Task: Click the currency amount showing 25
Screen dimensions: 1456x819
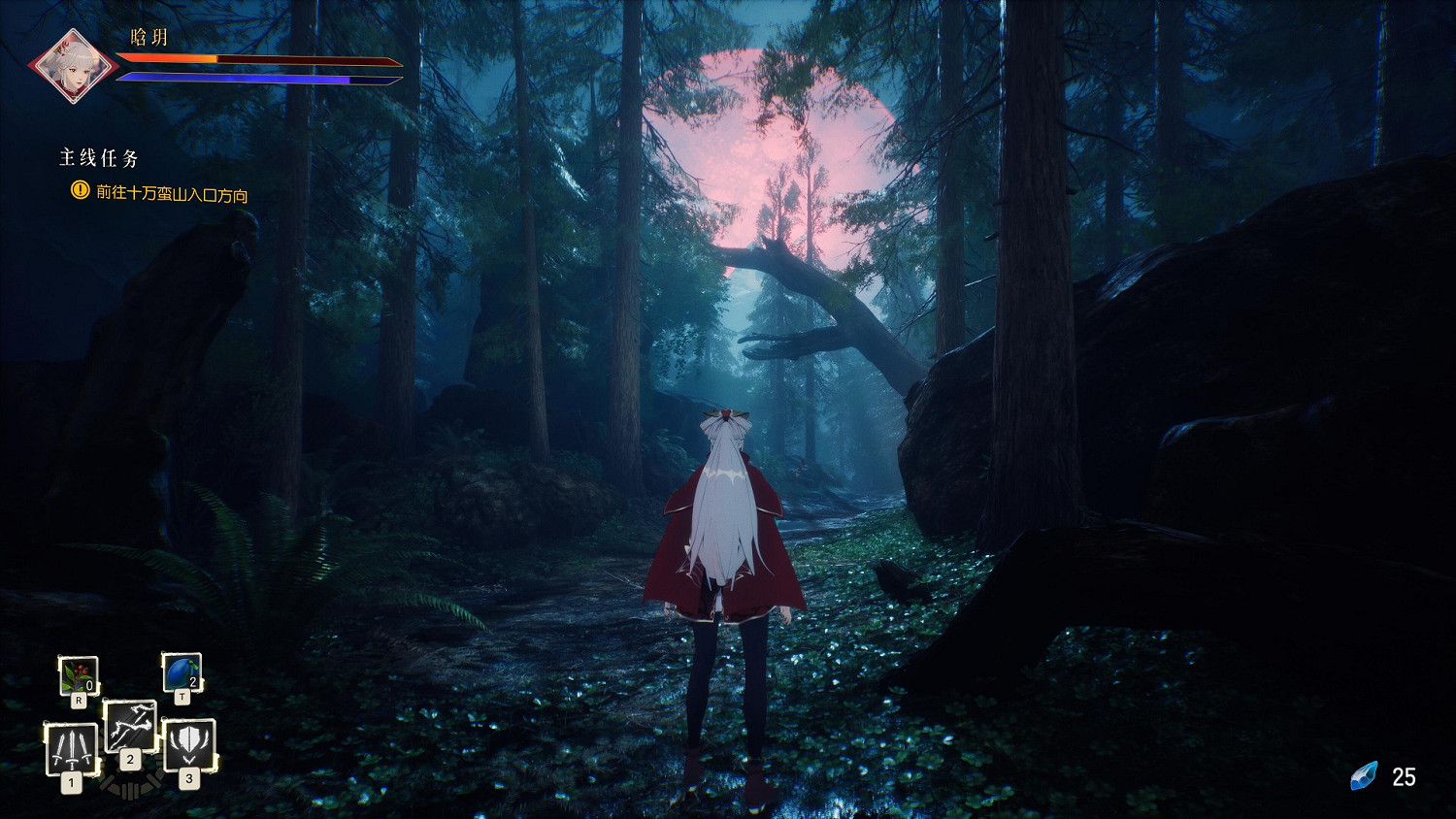Action: (x=1405, y=774)
